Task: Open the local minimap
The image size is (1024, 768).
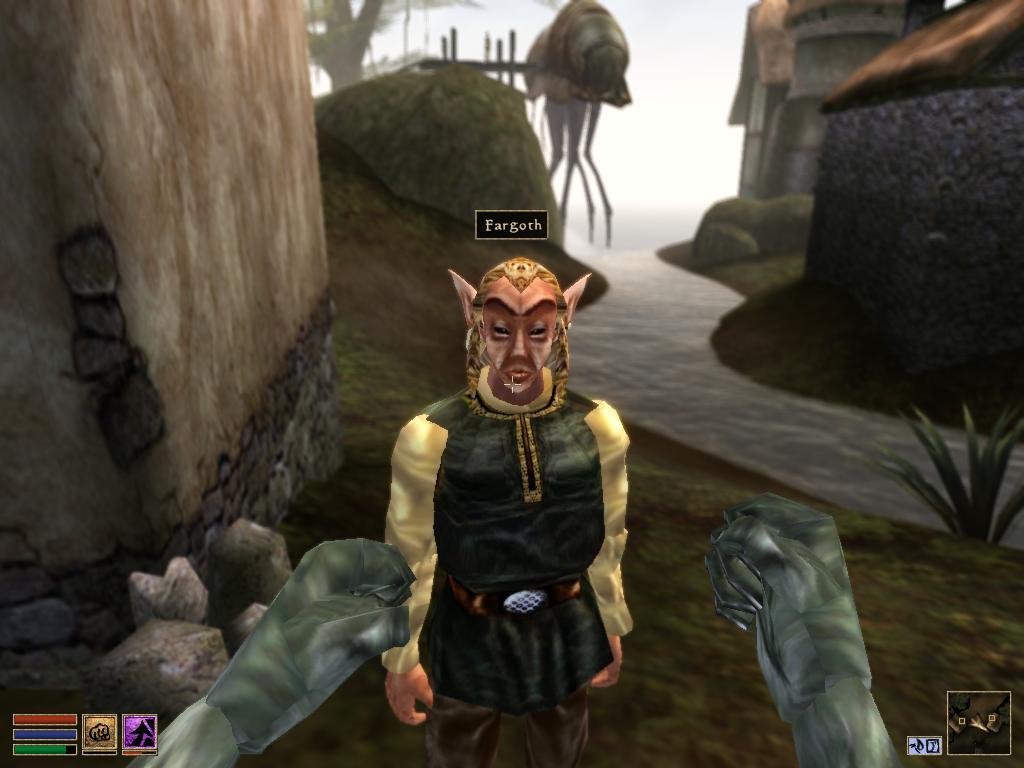Action: click(978, 722)
